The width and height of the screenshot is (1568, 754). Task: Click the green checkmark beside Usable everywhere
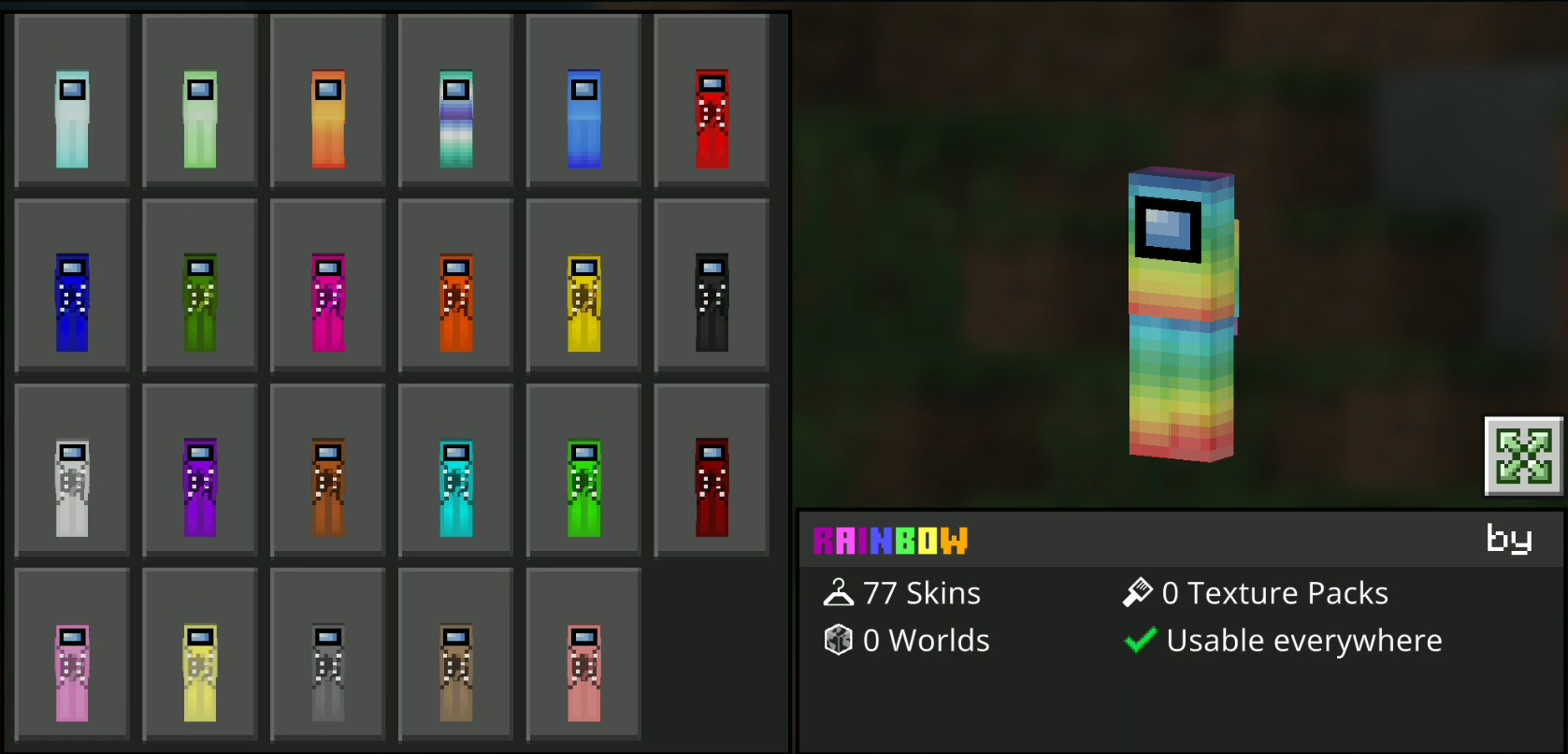(x=1140, y=640)
